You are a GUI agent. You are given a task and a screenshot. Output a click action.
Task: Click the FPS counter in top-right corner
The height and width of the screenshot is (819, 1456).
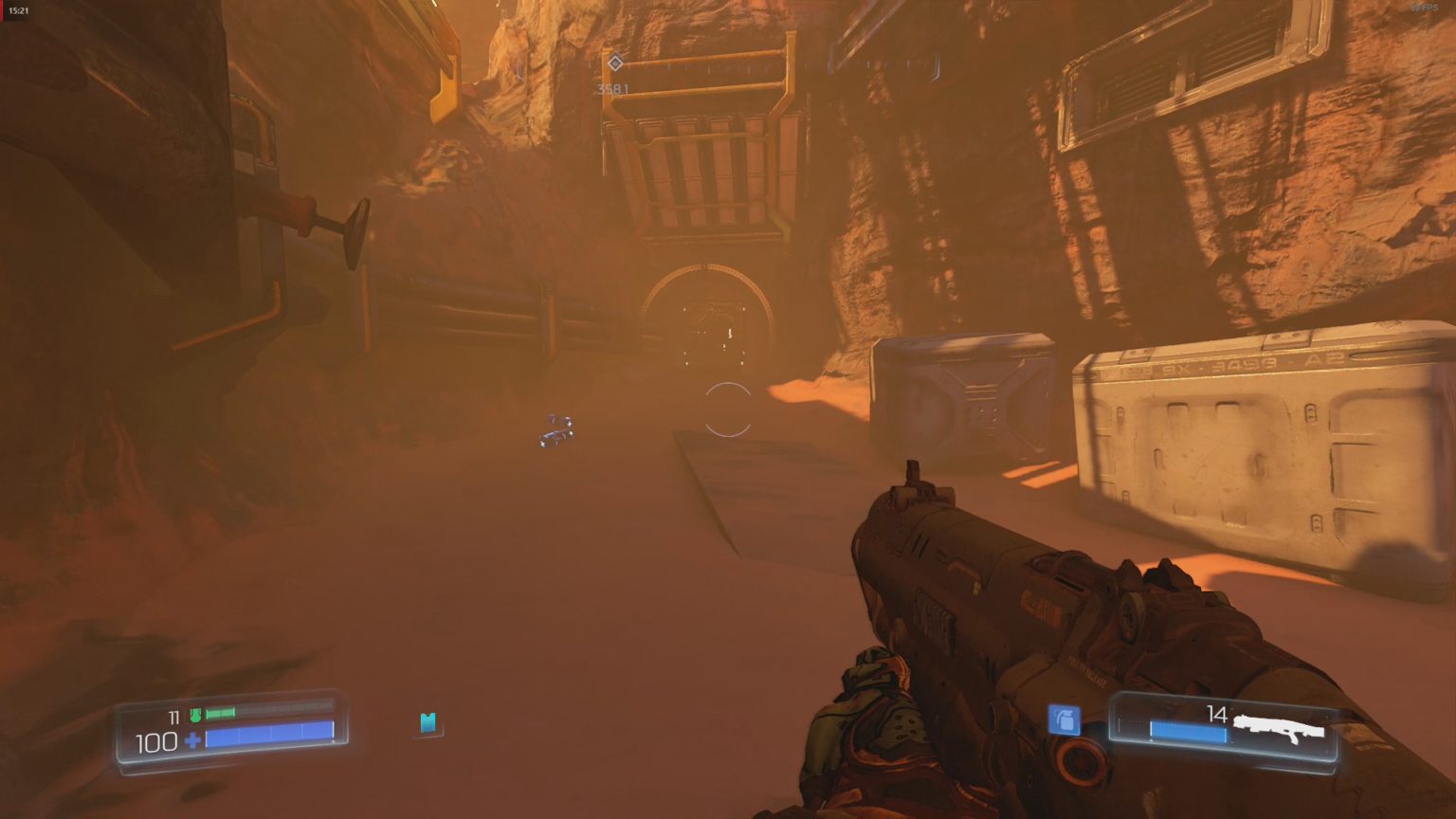[1424, 8]
